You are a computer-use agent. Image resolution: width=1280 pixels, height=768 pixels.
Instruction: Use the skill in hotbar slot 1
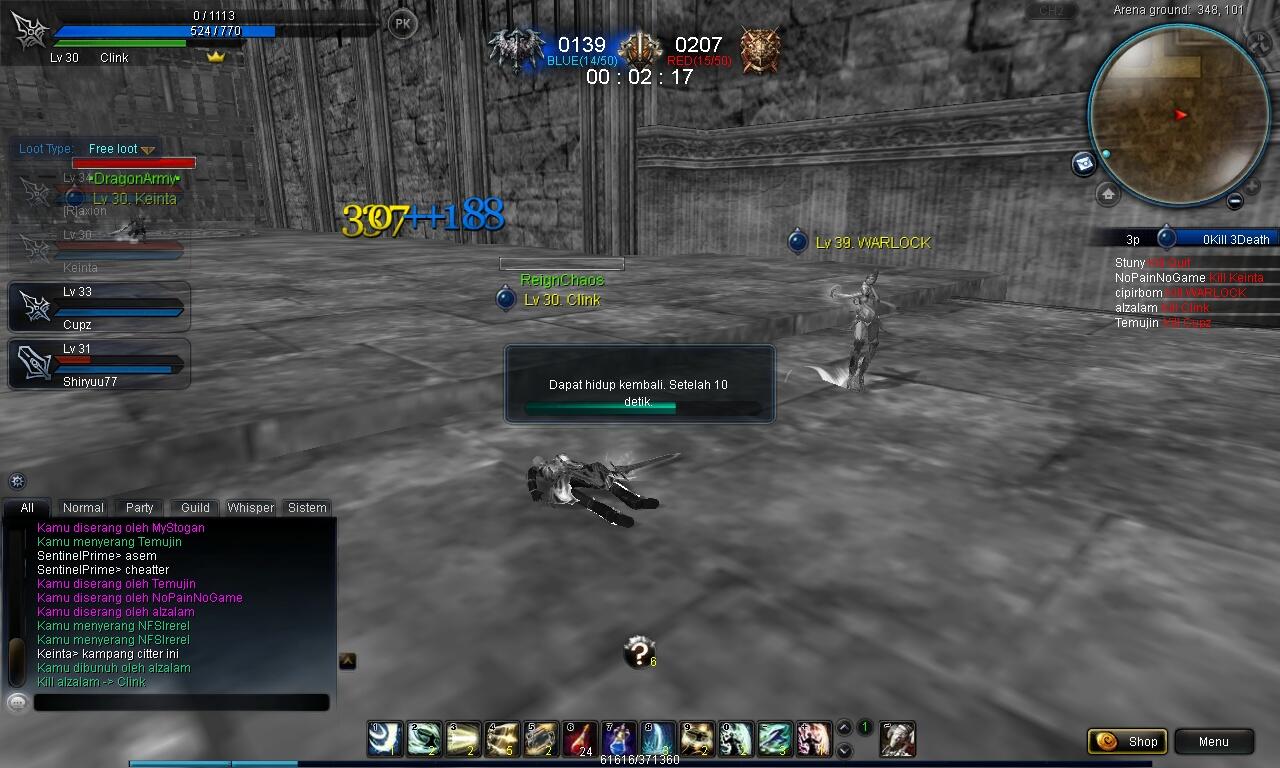384,738
